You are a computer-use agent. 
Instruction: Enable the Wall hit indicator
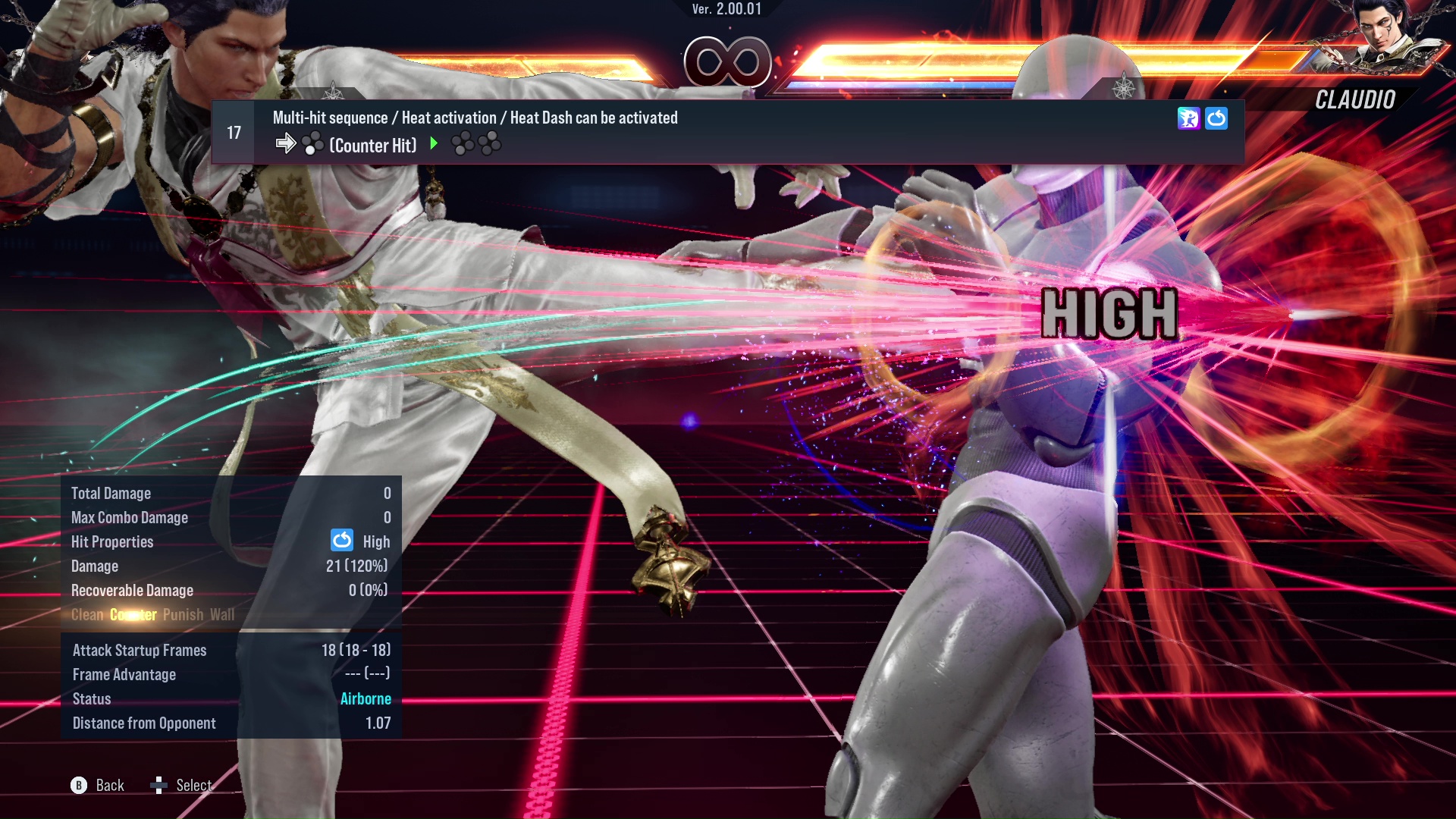[223, 614]
